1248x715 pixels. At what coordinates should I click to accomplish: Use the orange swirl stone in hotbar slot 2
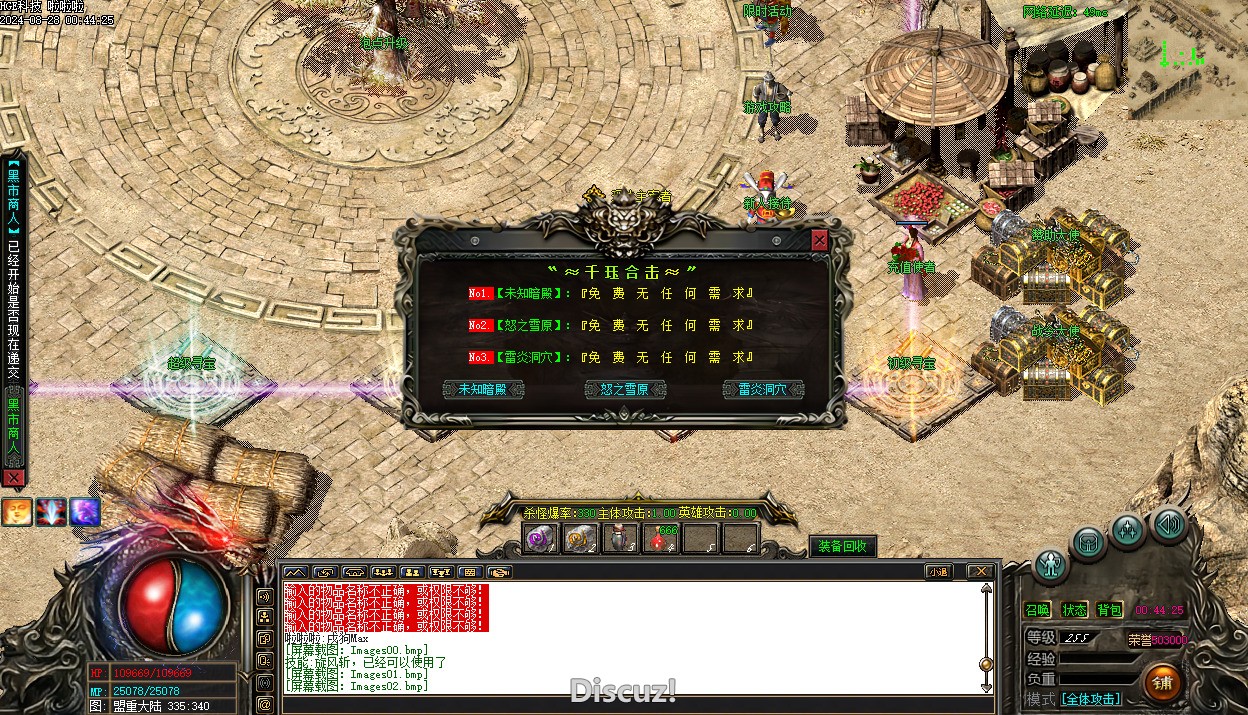pos(581,538)
